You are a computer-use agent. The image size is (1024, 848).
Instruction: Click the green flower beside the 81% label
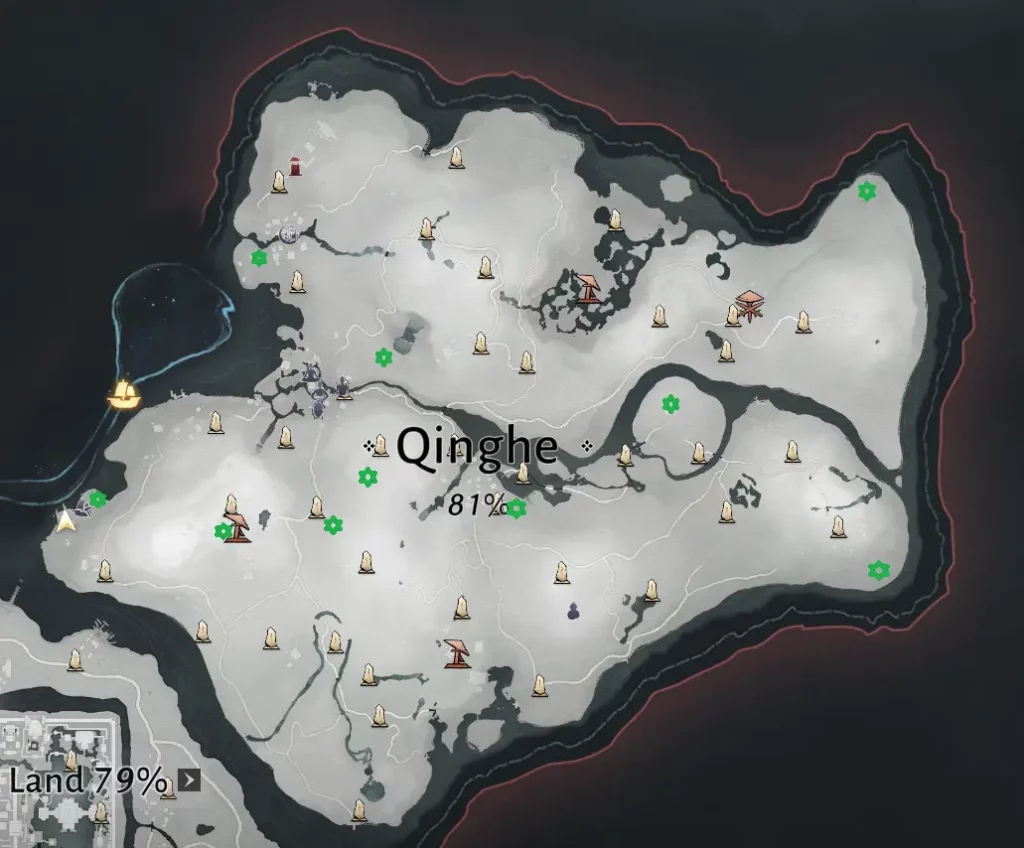[516, 508]
